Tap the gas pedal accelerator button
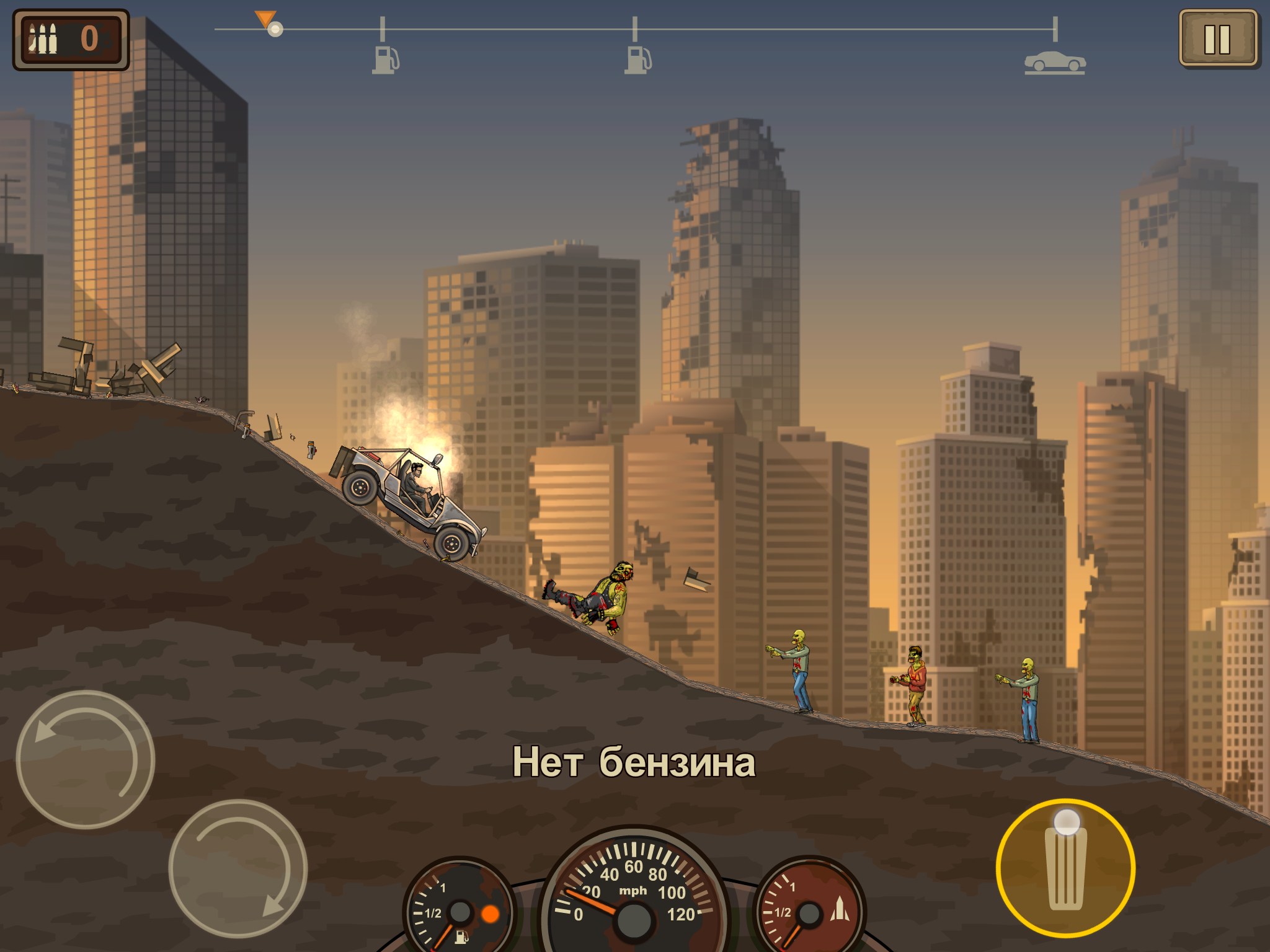Viewport: 1270px width, 952px height. tap(1065, 868)
